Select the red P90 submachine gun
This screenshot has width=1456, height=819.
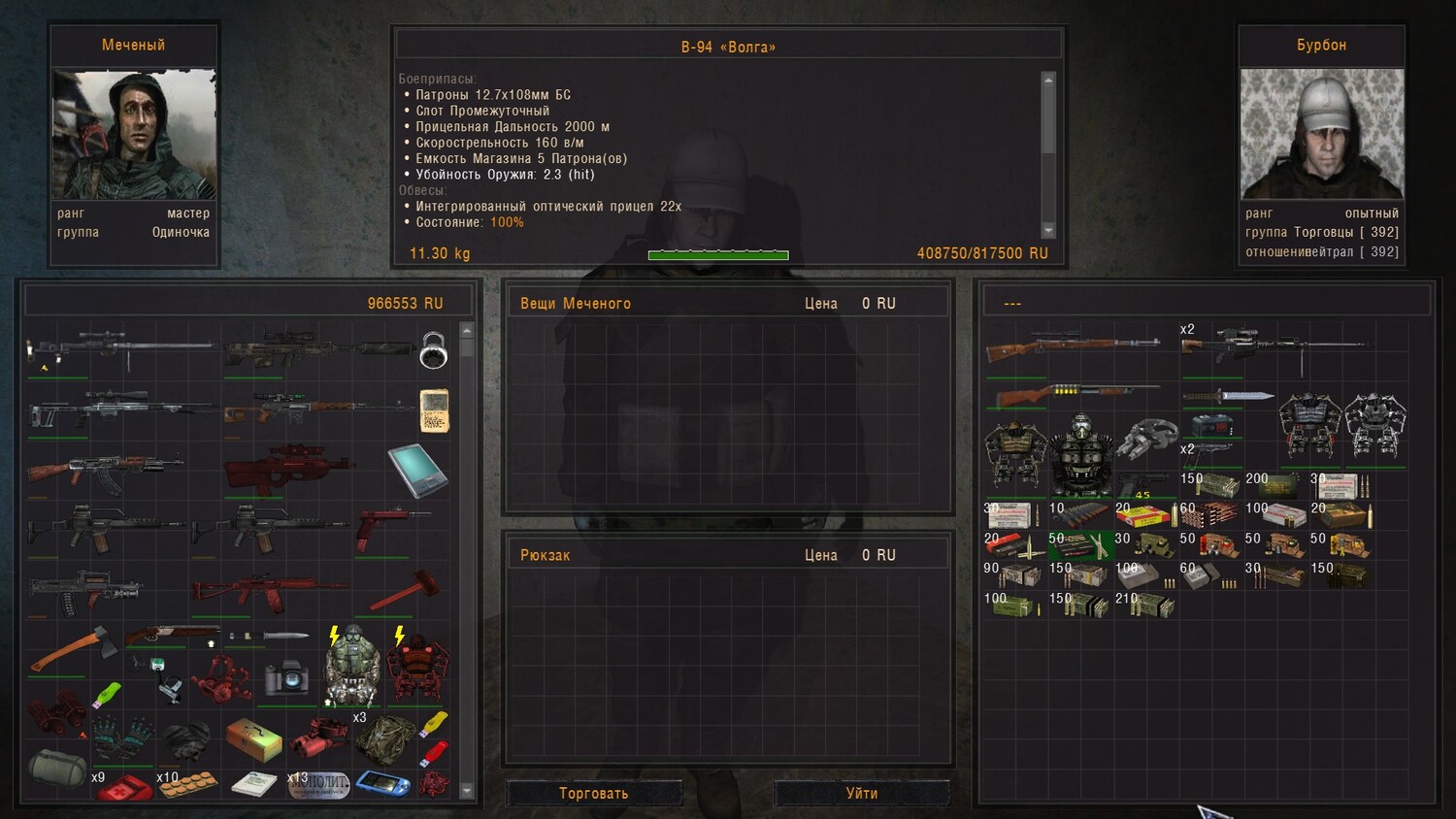(289, 469)
